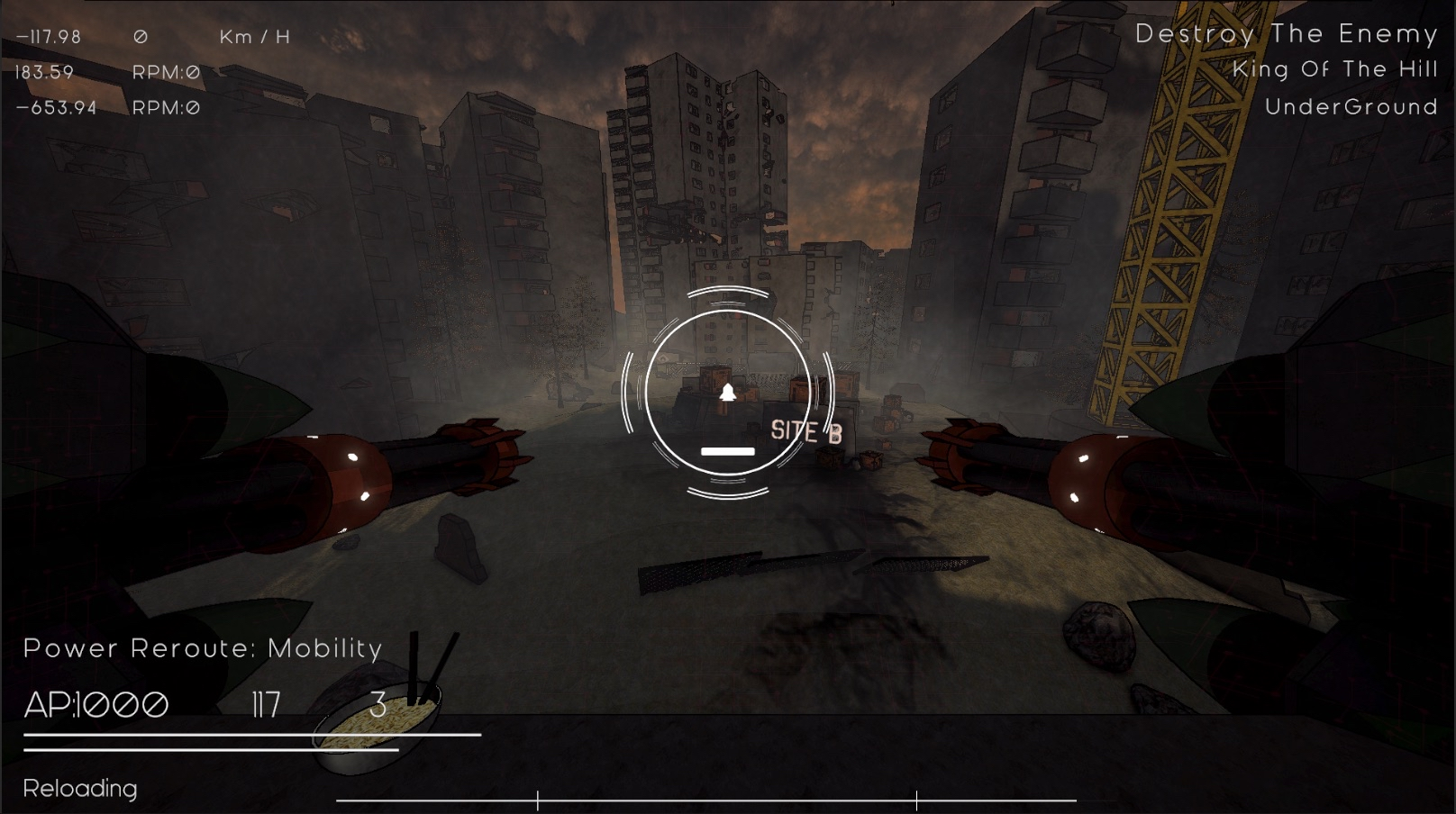
Task: Click the SITE B waypoint marker
Action: (805, 432)
